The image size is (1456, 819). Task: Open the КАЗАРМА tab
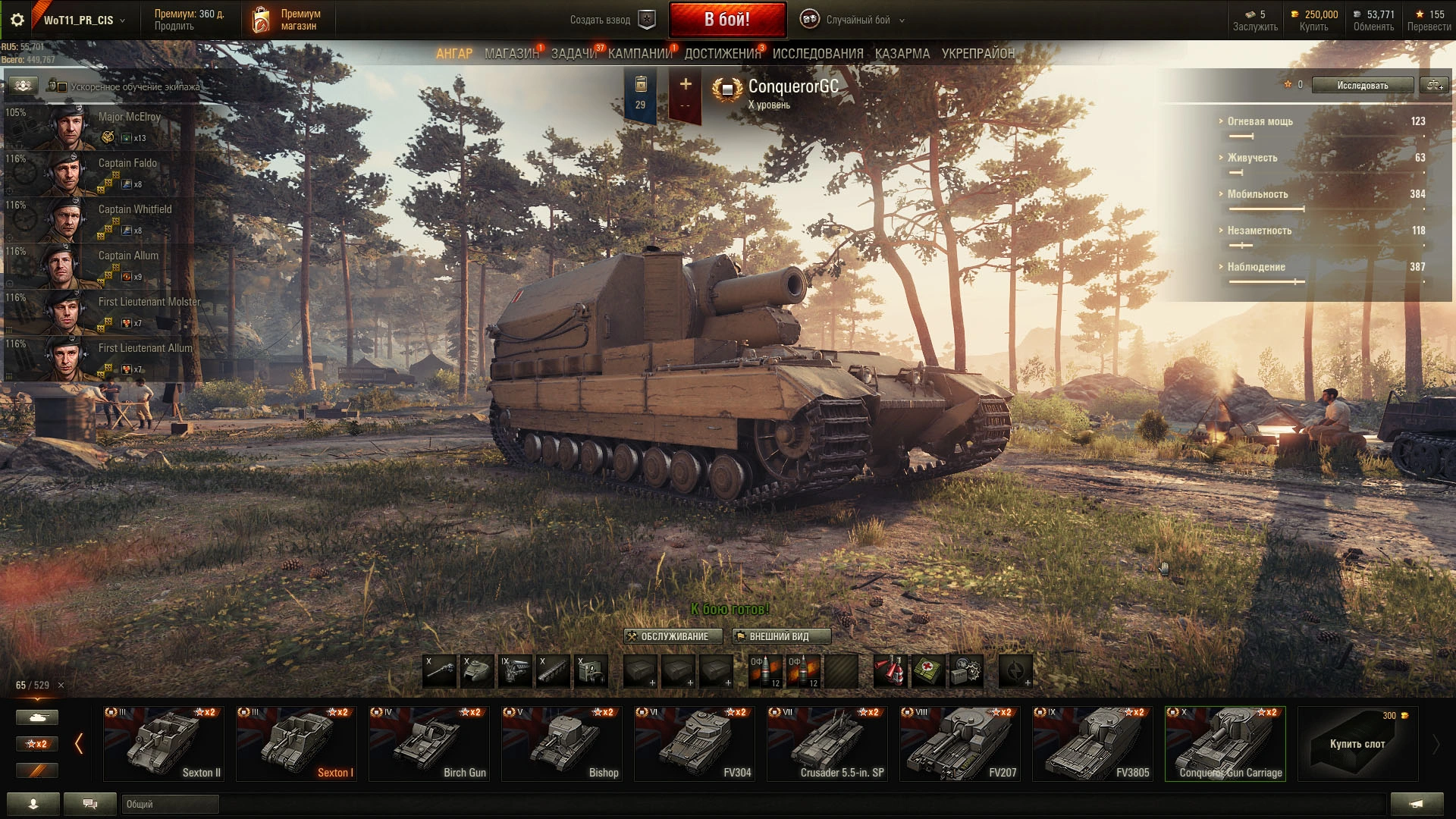(x=902, y=54)
